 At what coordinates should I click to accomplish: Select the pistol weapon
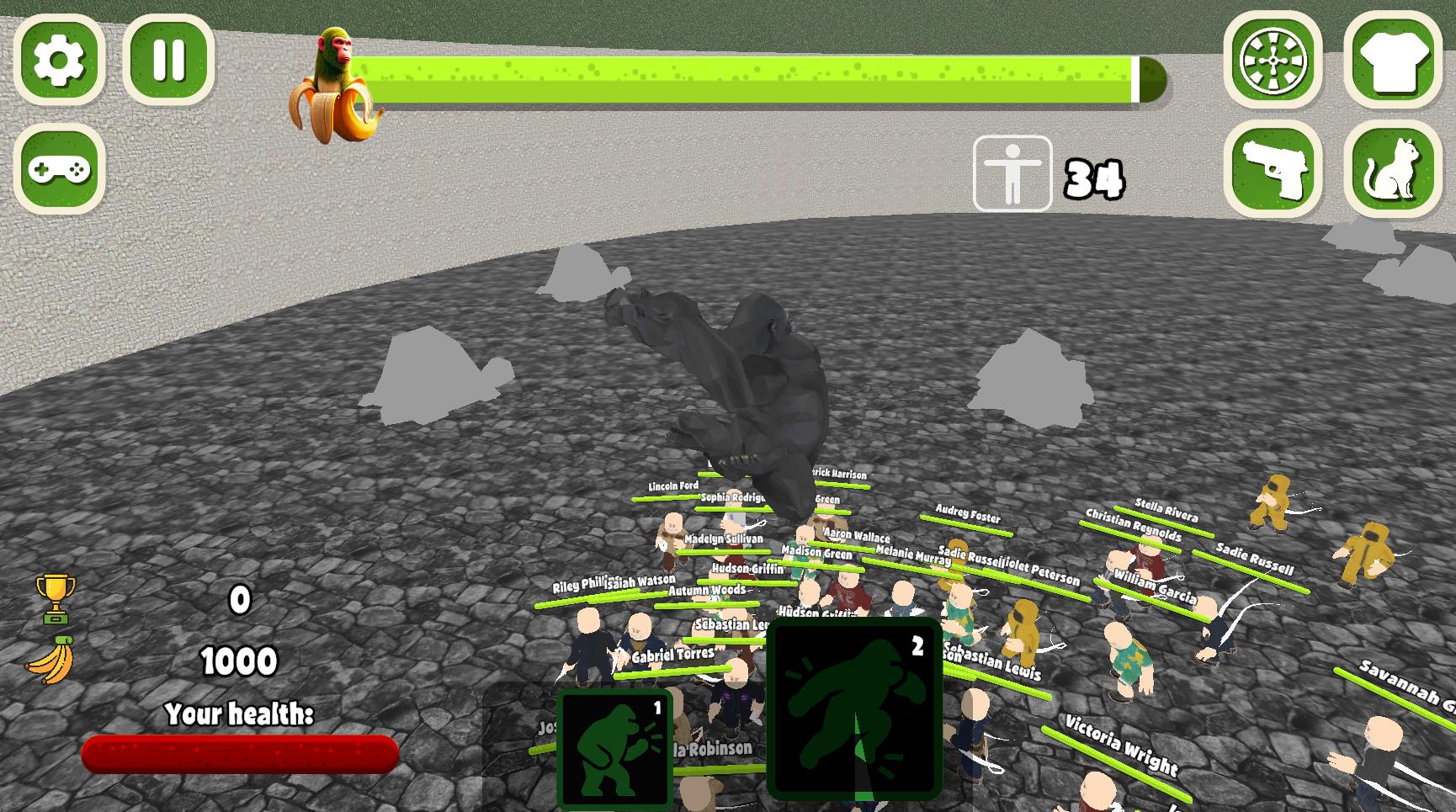coord(1273,168)
